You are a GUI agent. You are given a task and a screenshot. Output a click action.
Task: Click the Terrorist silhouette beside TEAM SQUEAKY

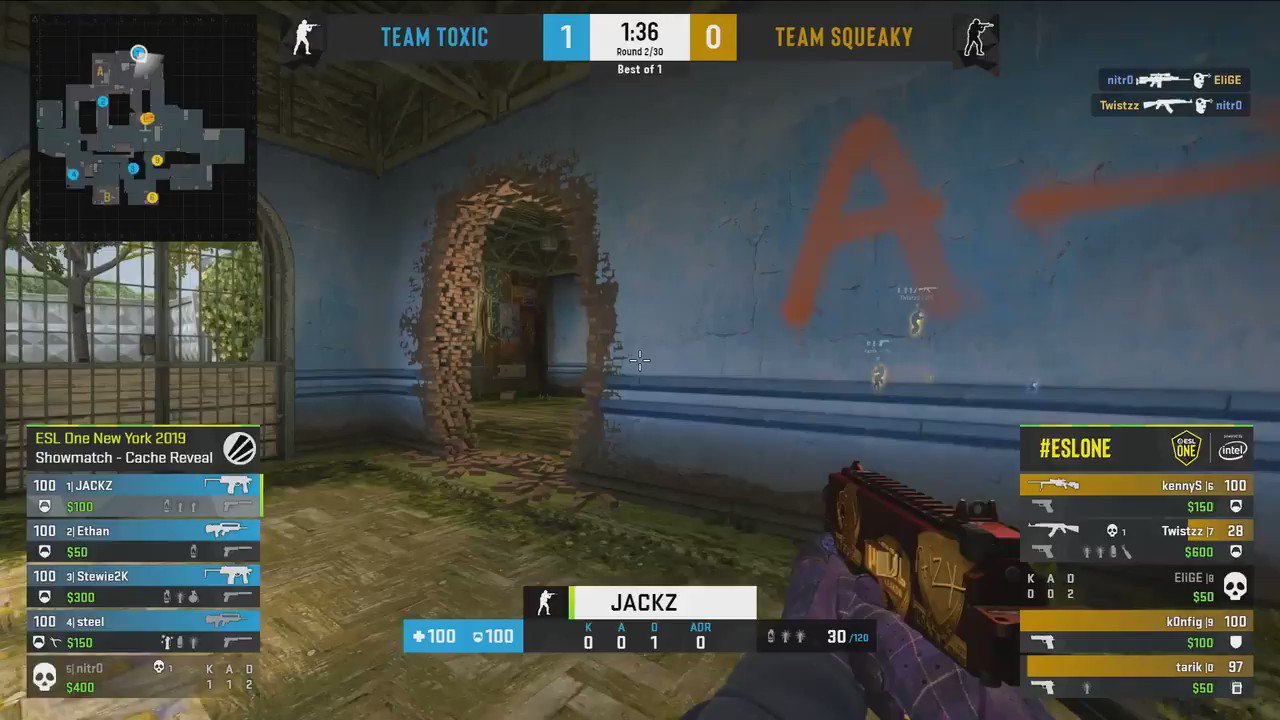click(977, 37)
